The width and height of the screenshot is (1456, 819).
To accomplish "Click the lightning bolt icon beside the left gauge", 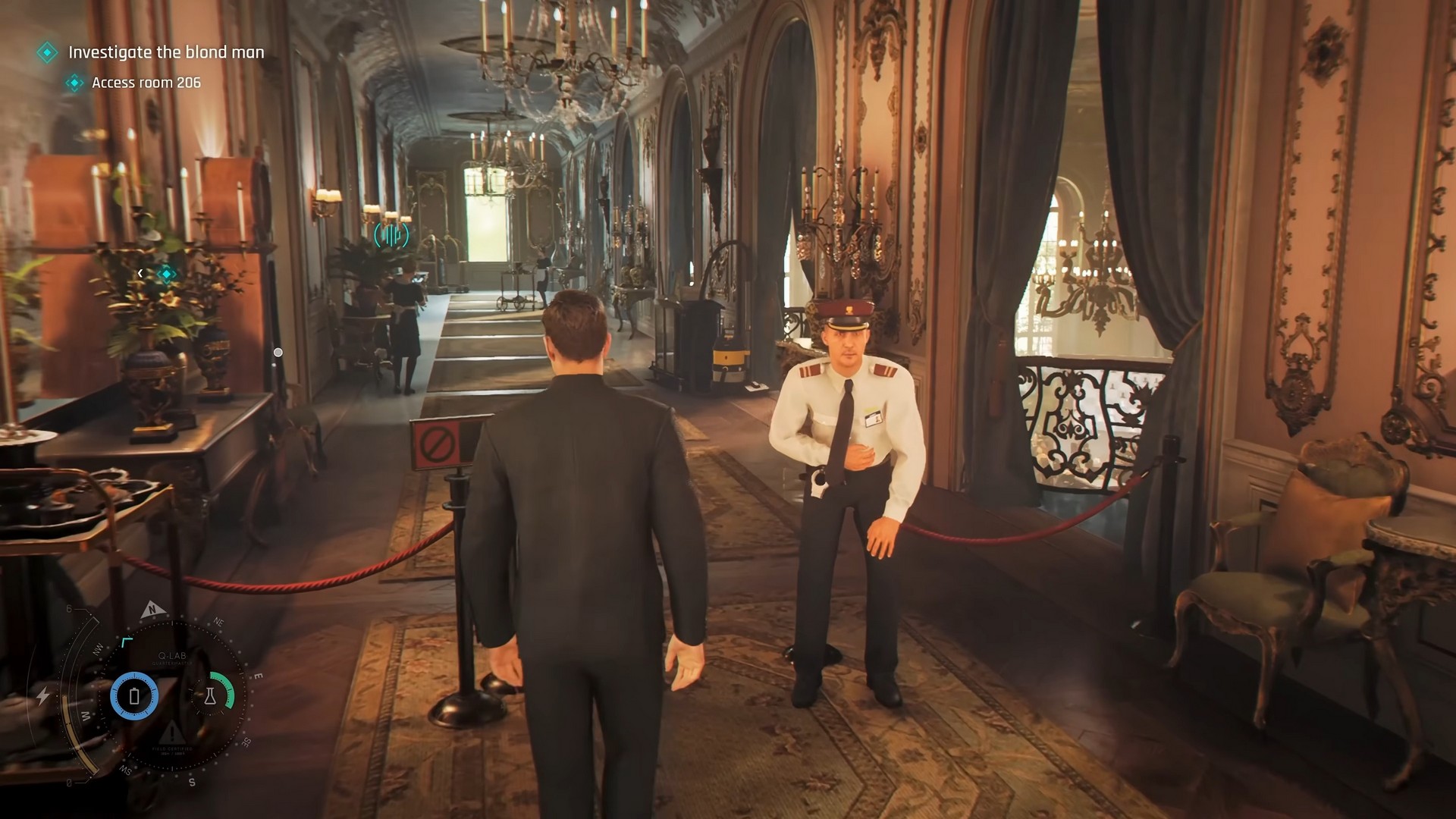I will click(44, 695).
